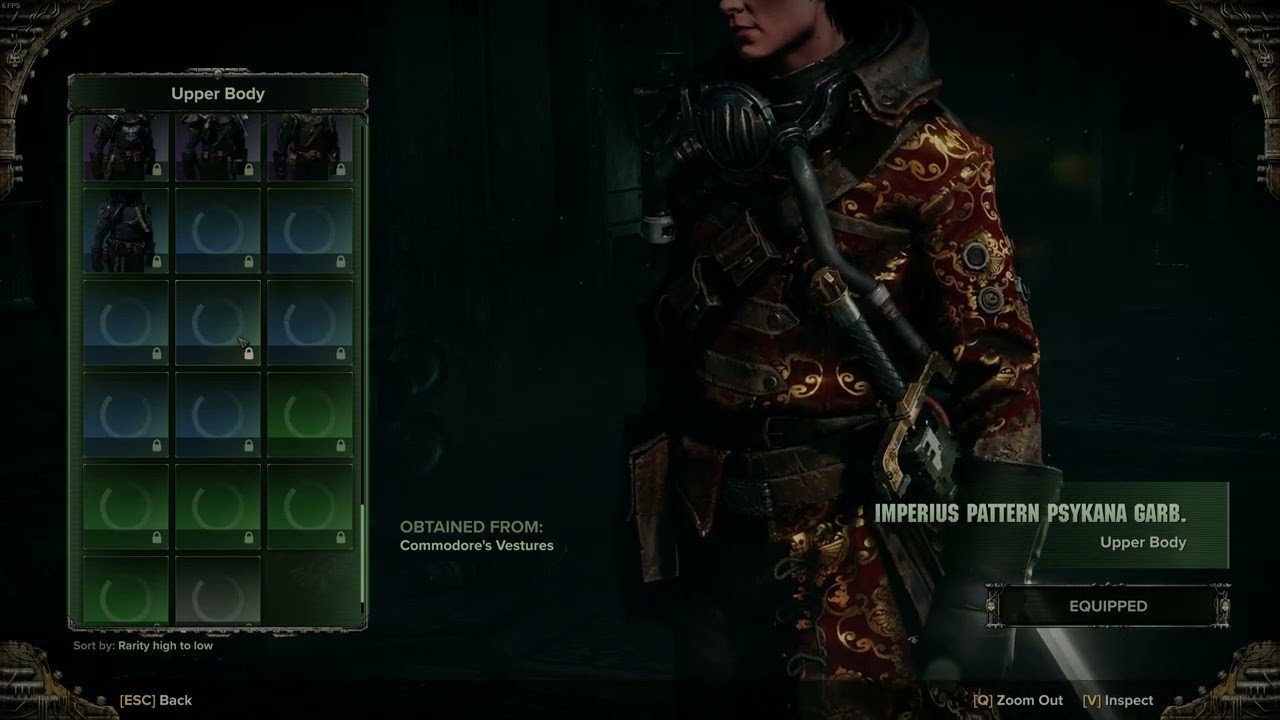The height and width of the screenshot is (720, 1280).
Task: Go back using the Back button
Action: 156,700
